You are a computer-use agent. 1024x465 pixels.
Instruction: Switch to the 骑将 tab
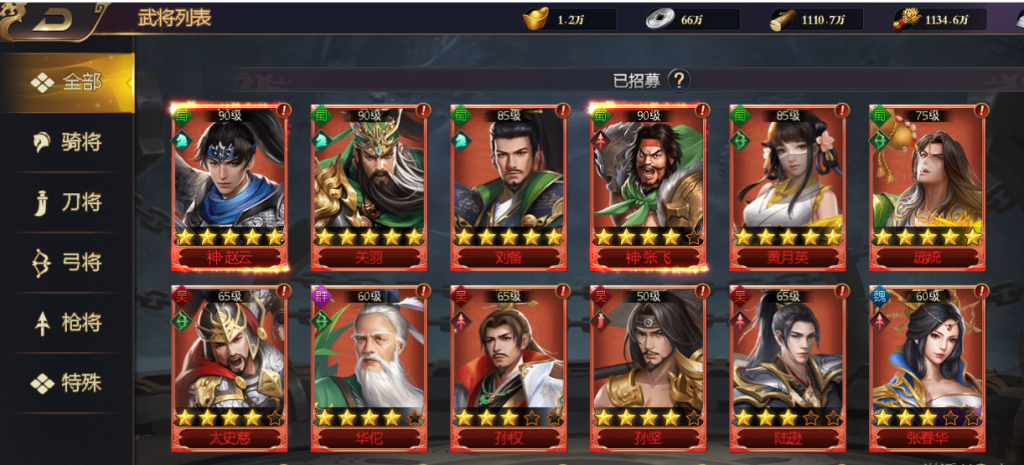pyautogui.click(x=66, y=142)
